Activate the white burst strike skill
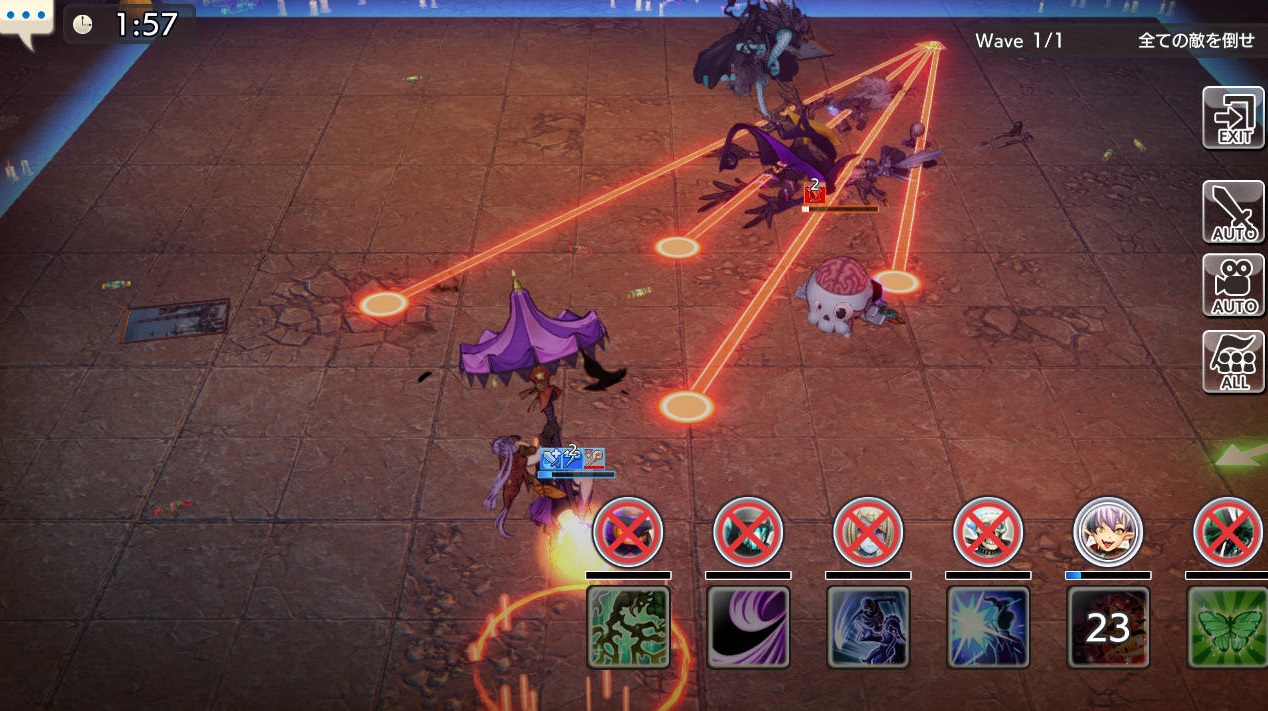The height and width of the screenshot is (711, 1268). point(988,627)
